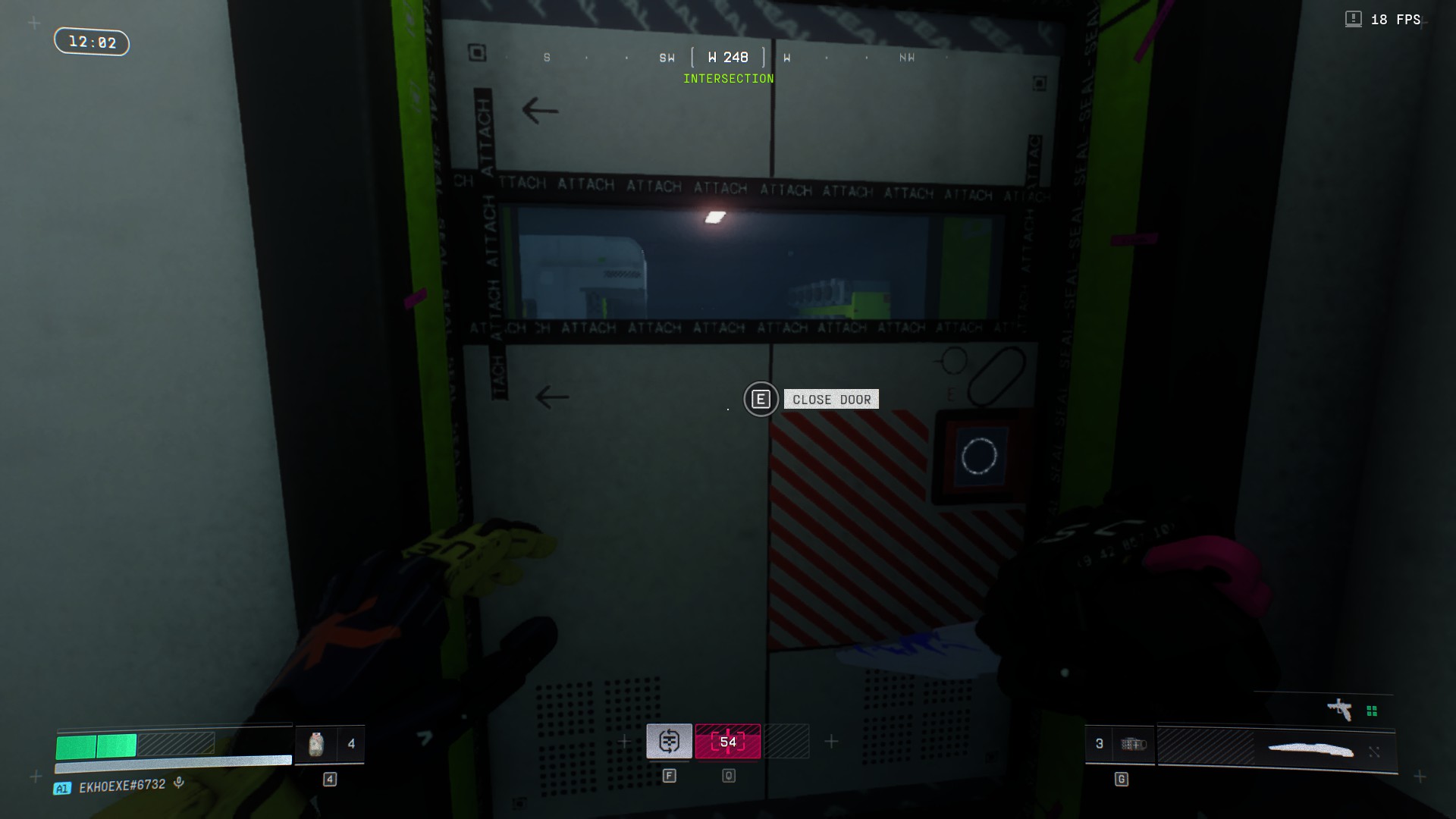Choose the equipped melee blade weapon slot
This screenshot has width=1456, height=819.
coord(1310,750)
